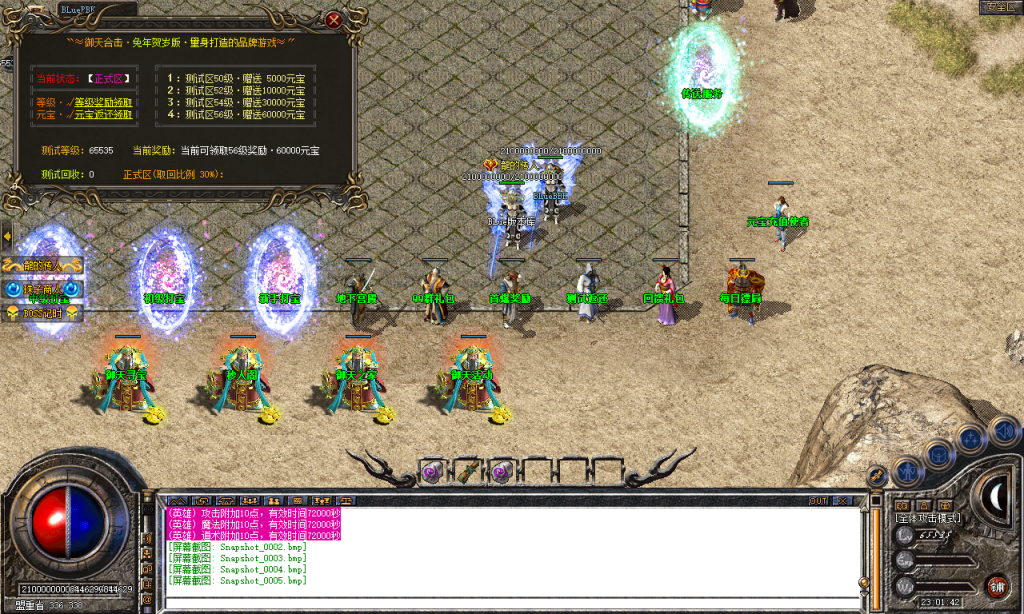Switch the attack mode label (全体攻击模式)
This screenshot has height=614, width=1024.
927,518
